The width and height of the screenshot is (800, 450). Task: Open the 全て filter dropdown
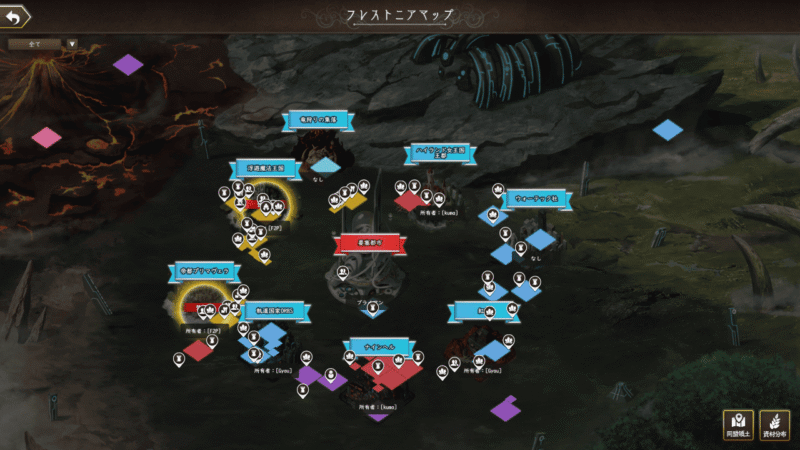43,44
